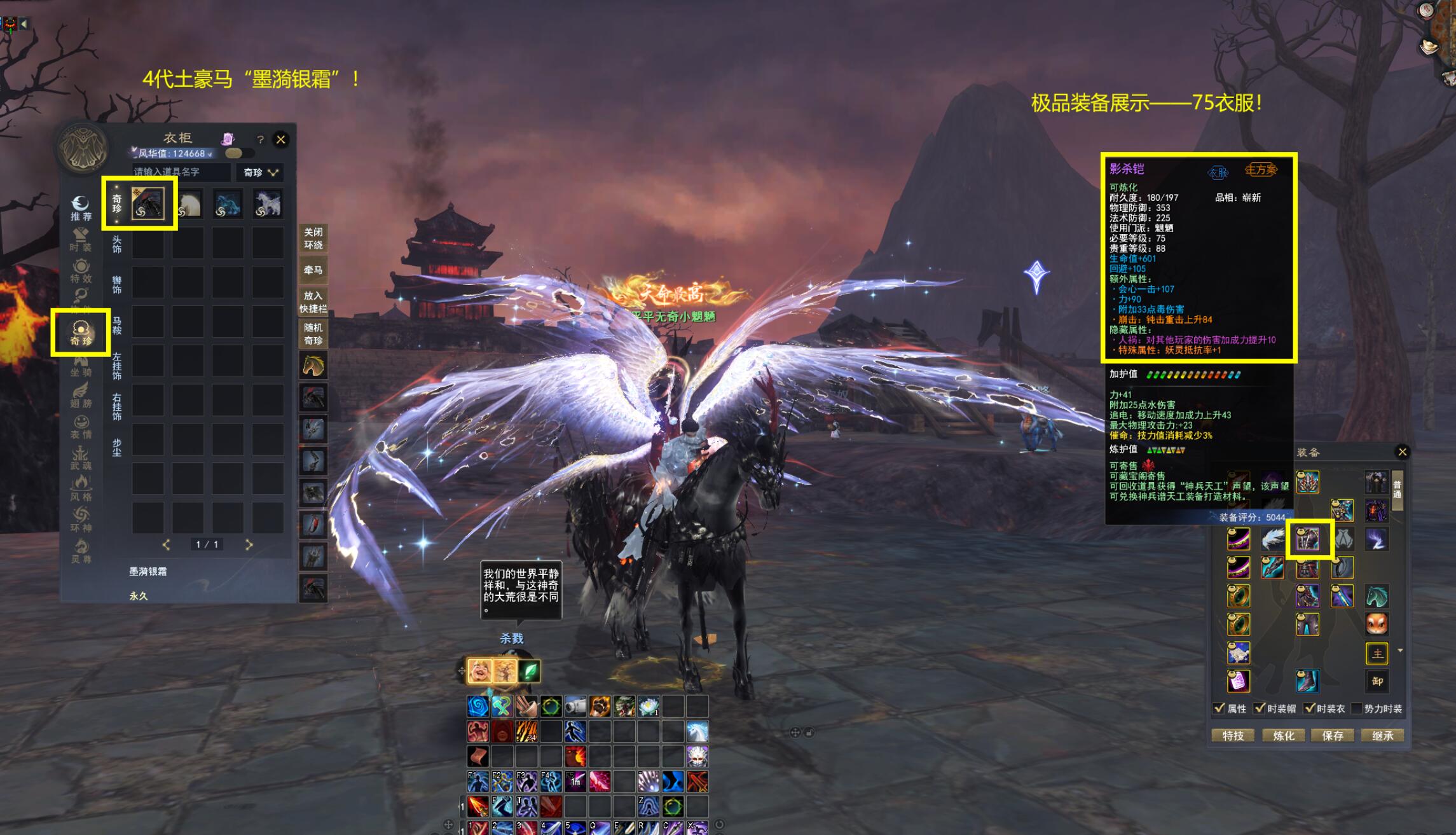1456x835 pixels.
Task: Click the item name search field
Action: (x=181, y=172)
